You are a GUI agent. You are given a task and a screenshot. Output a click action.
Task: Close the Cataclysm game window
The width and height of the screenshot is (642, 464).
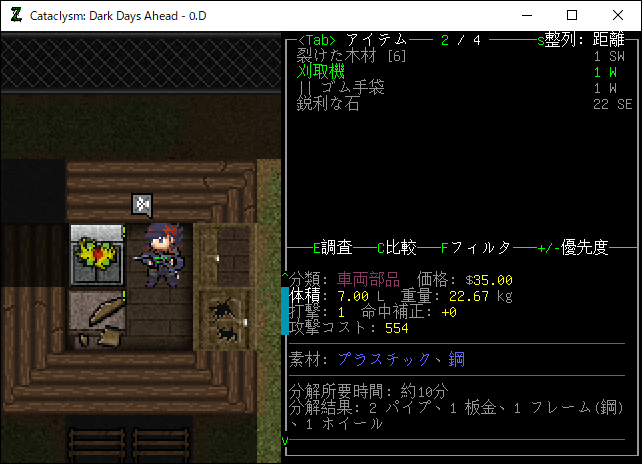click(x=618, y=15)
